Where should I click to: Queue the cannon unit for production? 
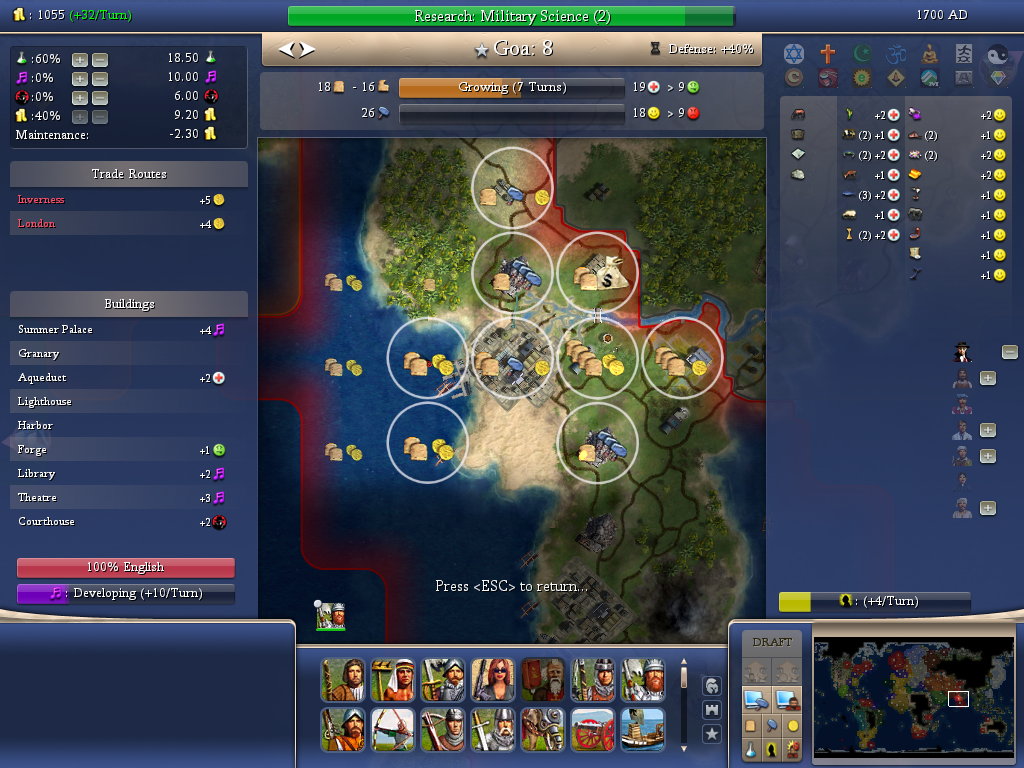click(x=591, y=729)
